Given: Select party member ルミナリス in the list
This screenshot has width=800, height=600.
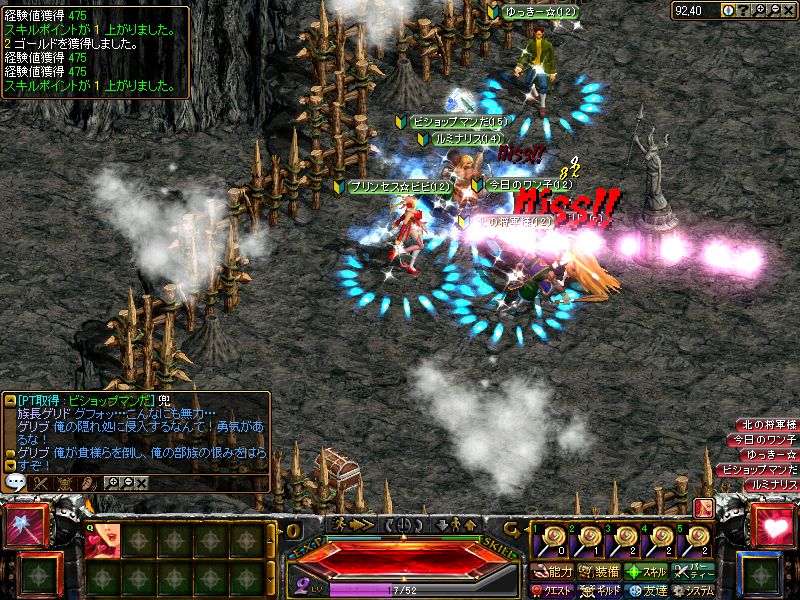Looking at the screenshot, I should pos(773,485).
